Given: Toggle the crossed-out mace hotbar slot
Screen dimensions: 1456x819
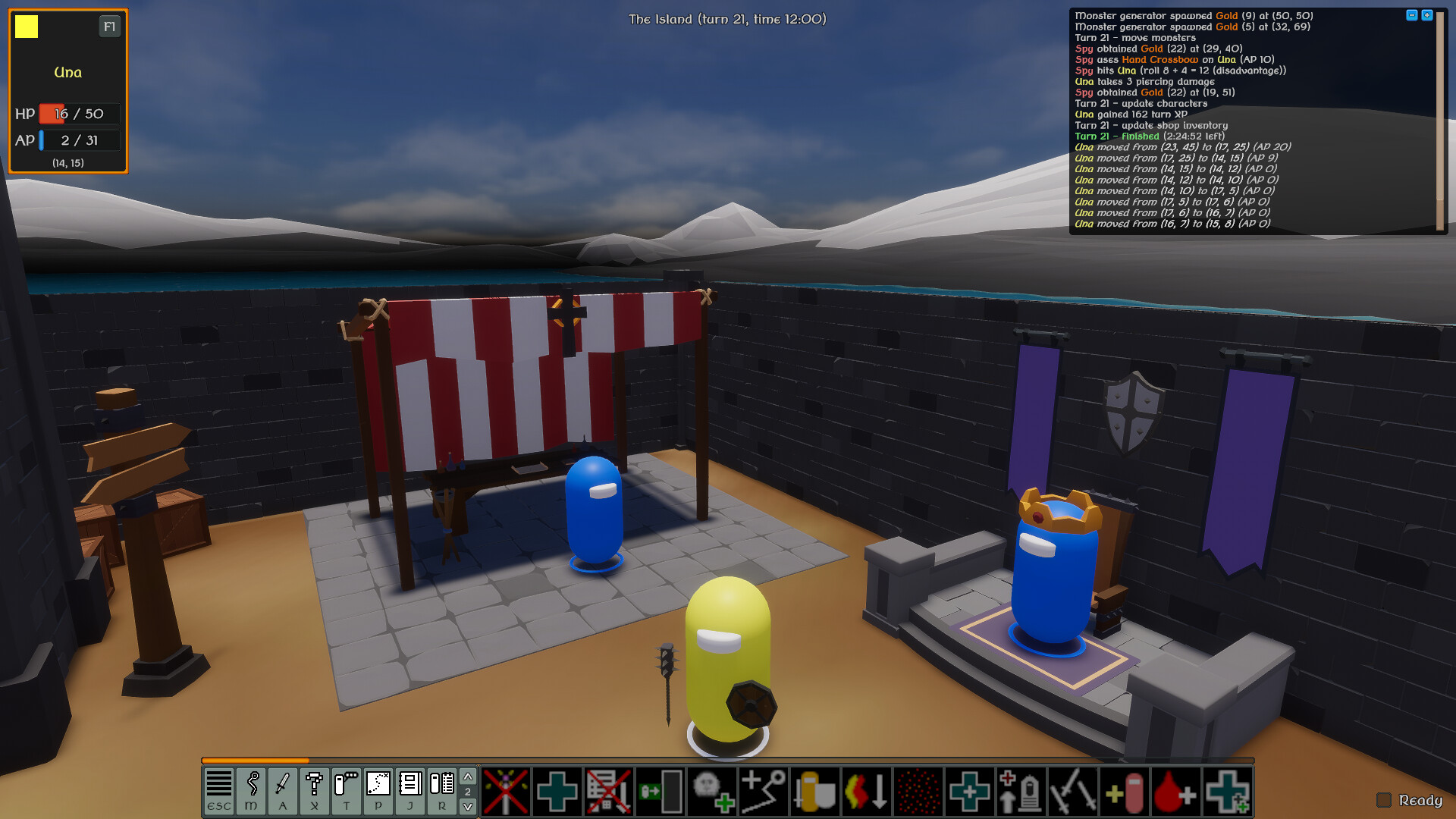Looking at the screenshot, I should tap(507, 792).
